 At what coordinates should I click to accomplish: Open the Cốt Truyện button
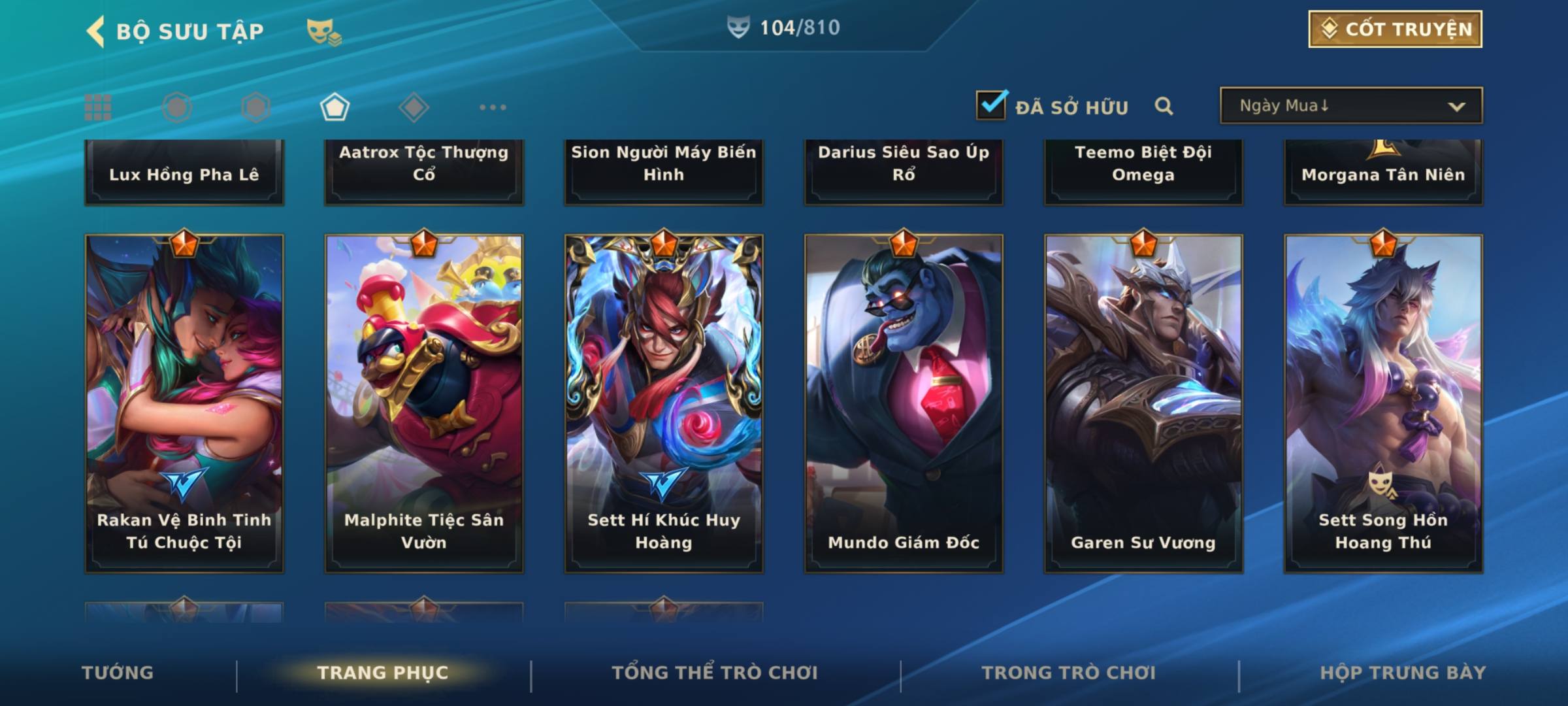[1395, 29]
